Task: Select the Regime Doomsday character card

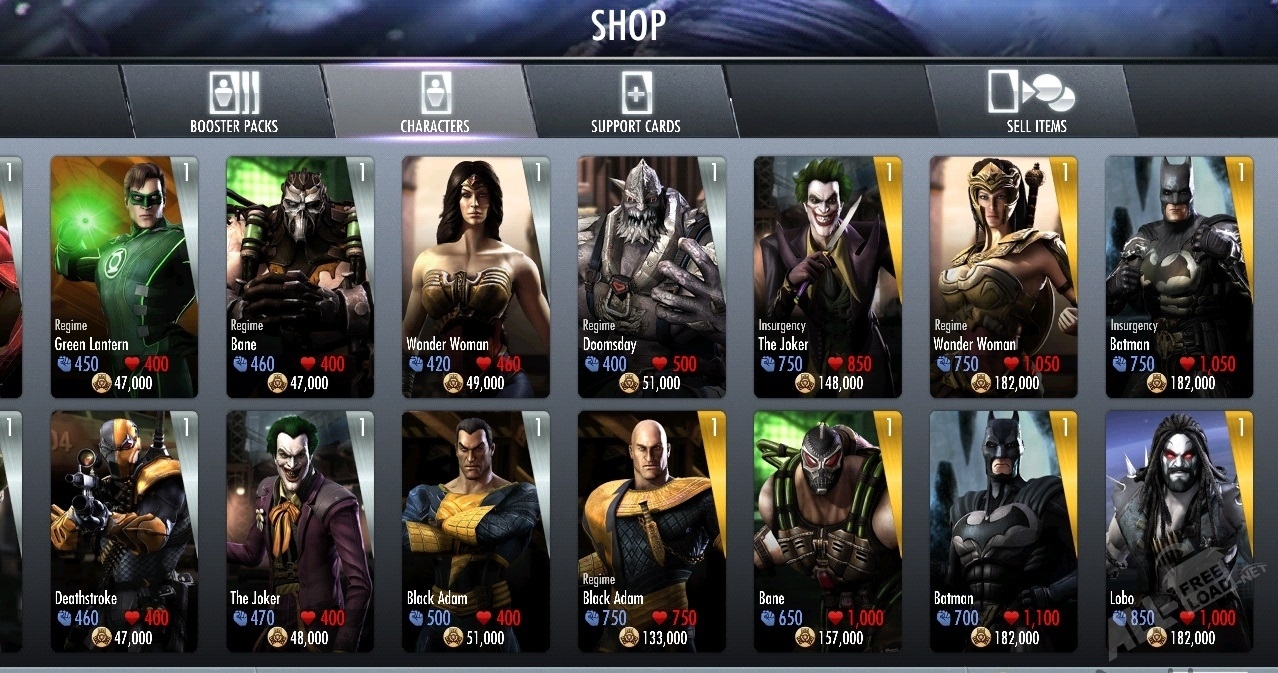Action: 652,275
